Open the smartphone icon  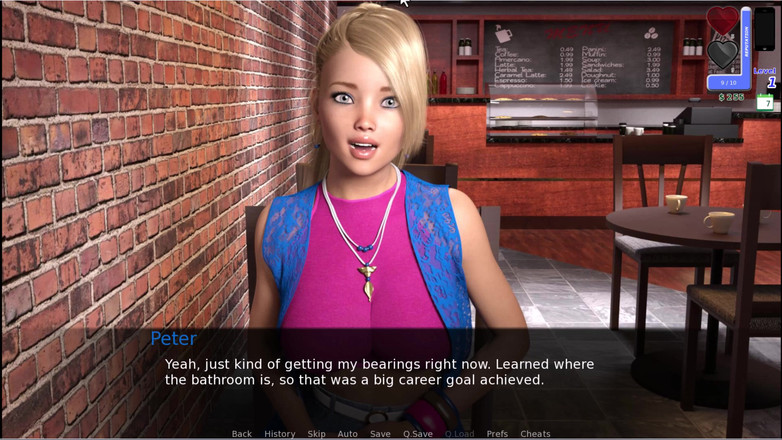pyautogui.click(x=765, y=27)
